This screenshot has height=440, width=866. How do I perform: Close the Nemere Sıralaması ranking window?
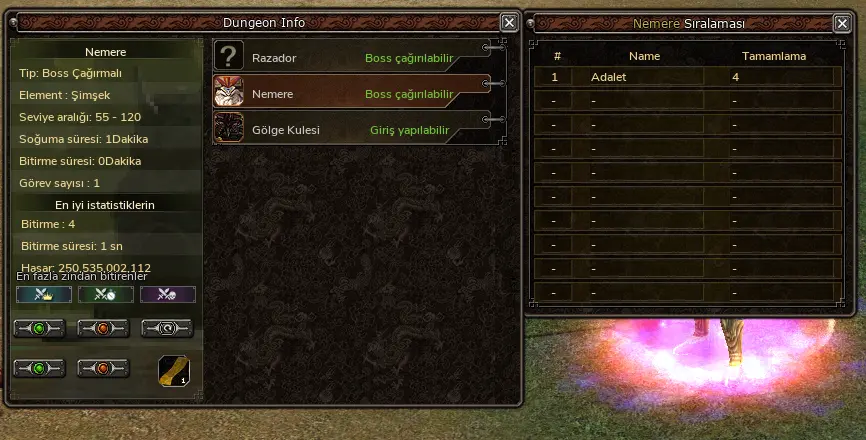pyautogui.click(x=850, y=22)
